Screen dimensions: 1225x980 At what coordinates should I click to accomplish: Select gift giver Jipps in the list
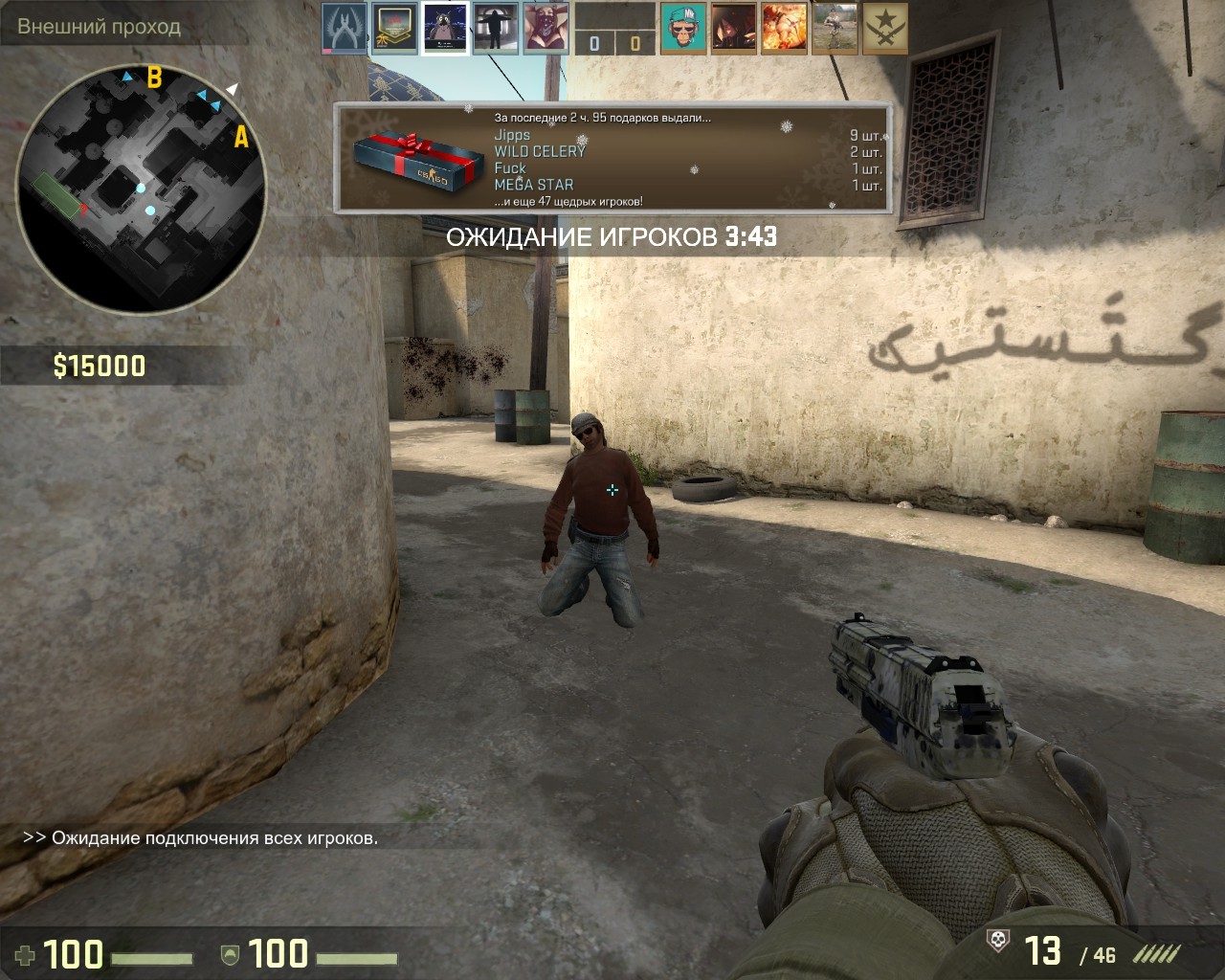512,135
